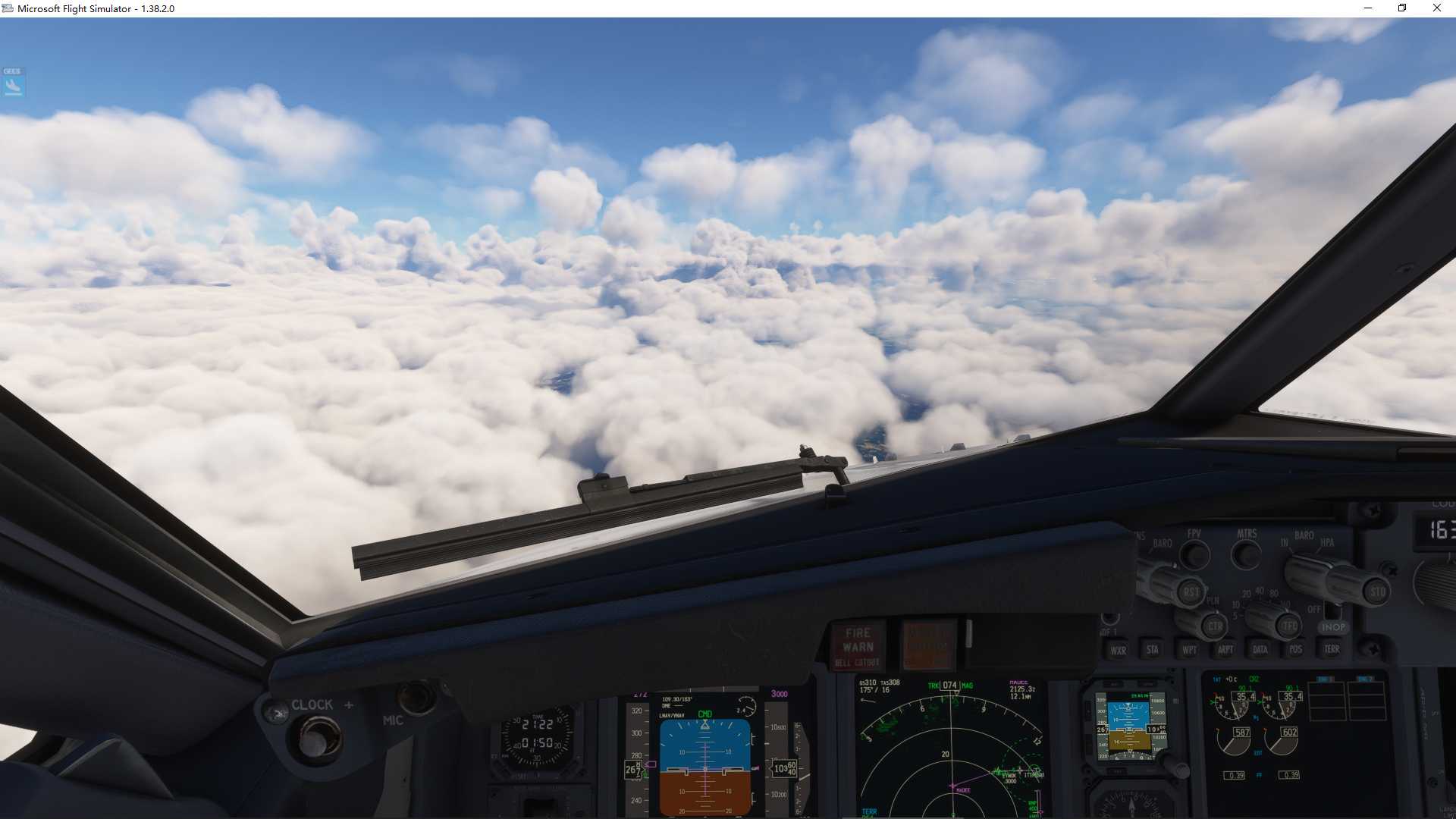Activate the DATA display button on EFIS
This screenshot has height=819, width=1456.
point(1260,650)
